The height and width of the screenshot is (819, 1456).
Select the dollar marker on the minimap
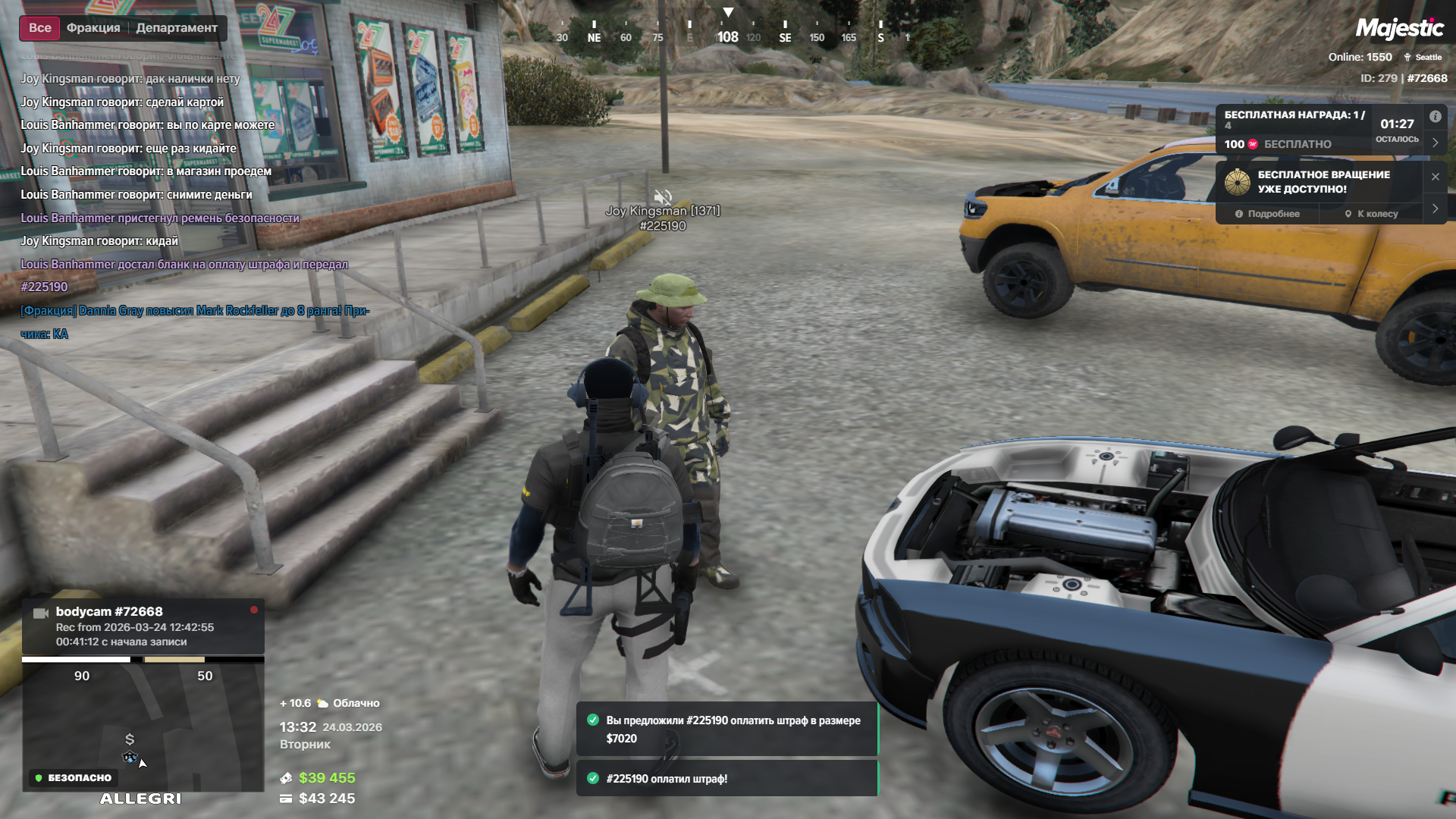click(x=130, y=739)
